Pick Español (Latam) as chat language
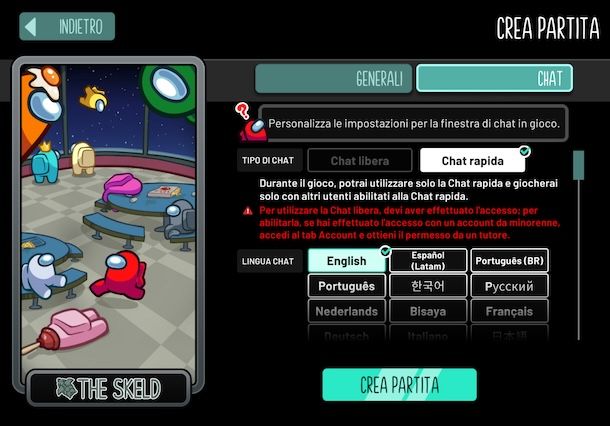Image resolution: width=610 pixels, height=426 pixels. 428,261
